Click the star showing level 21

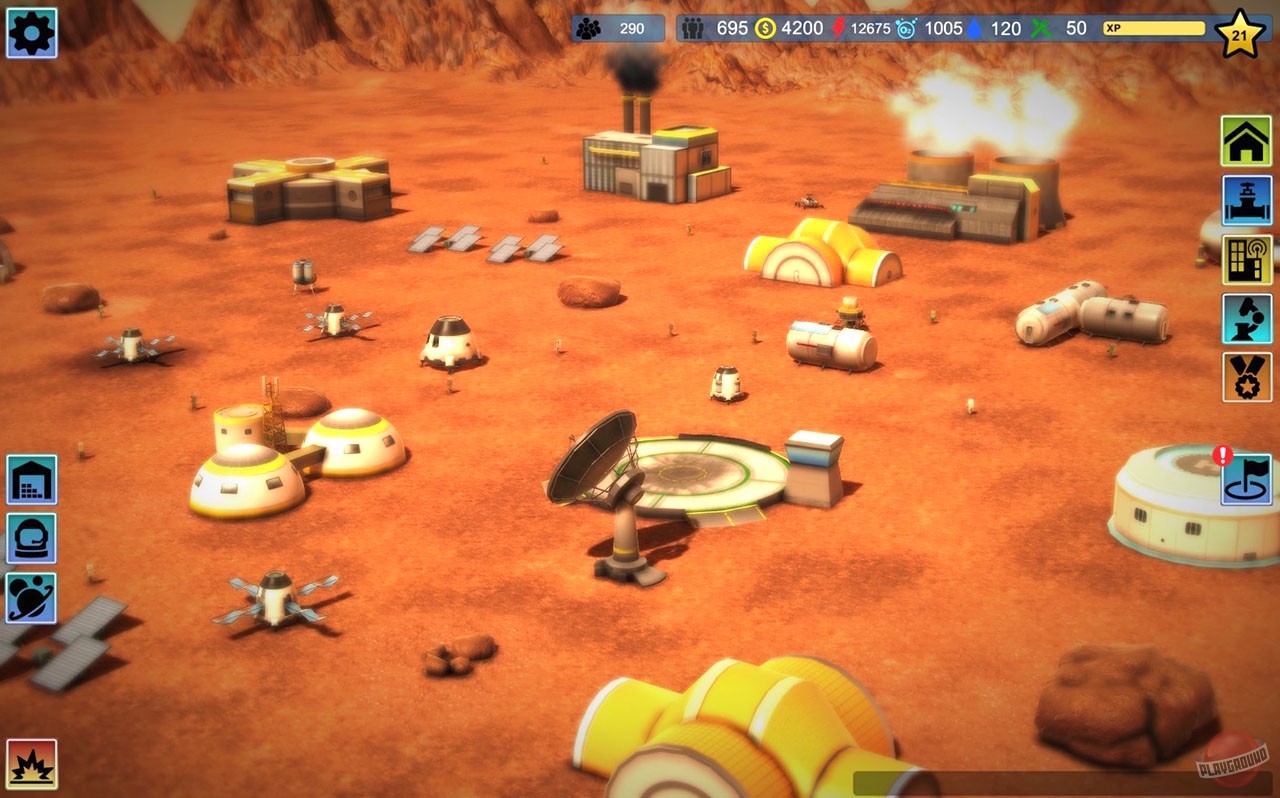point(1240,33)
